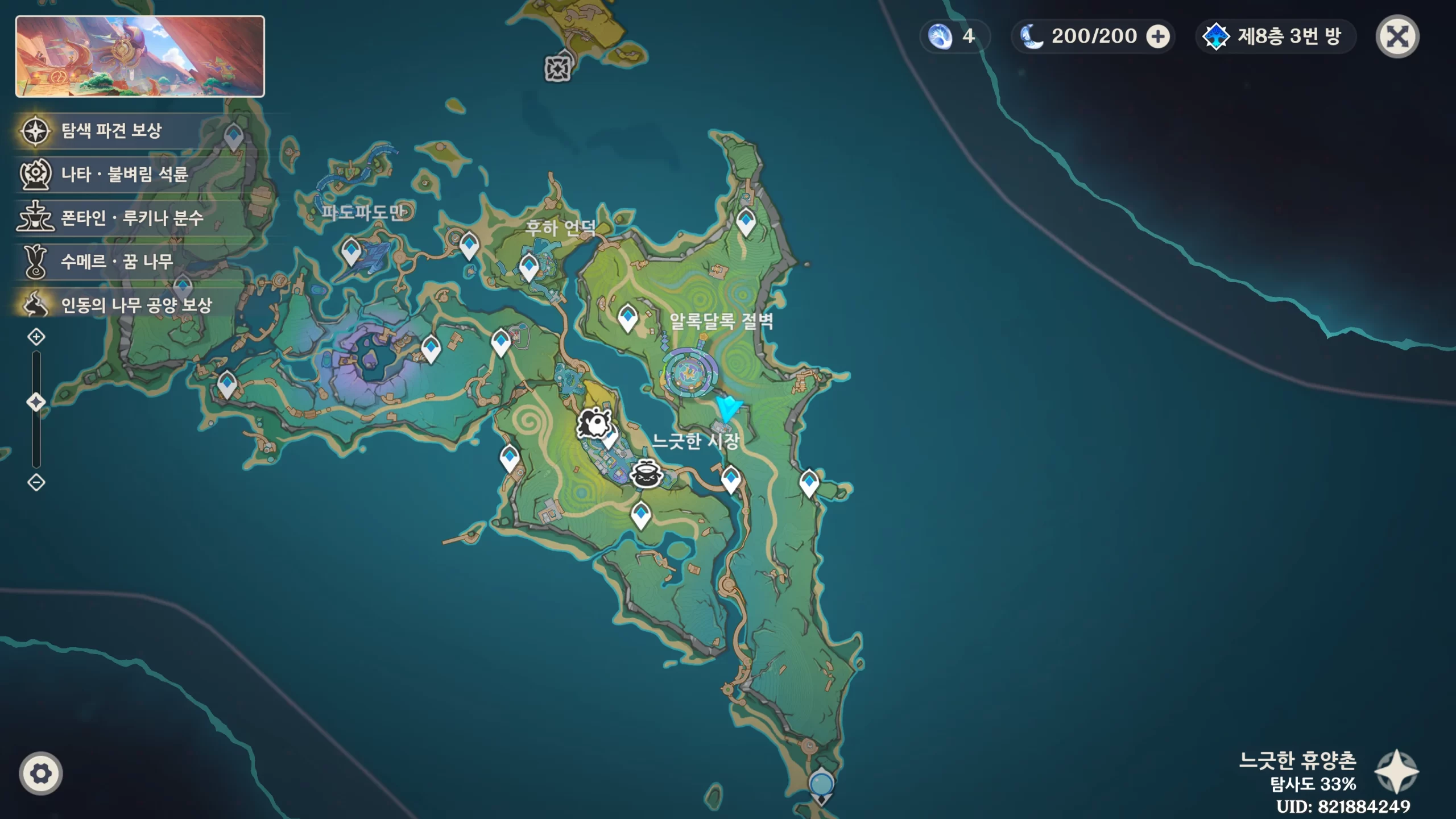Viewport: 1456px width, 819px height.
Task: Open 탐색 파견 보상 expedition rewards
Action: pyautogui.click(x=111, y=131)
